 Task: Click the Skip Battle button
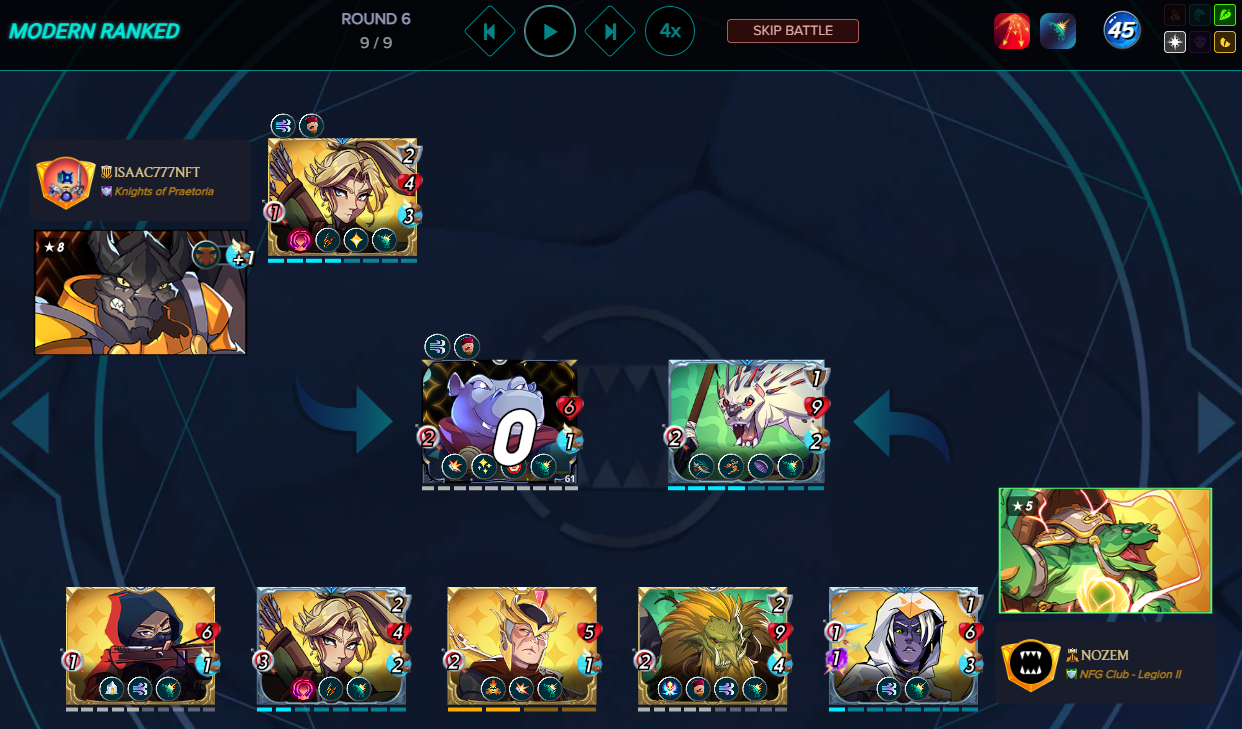(792, 31)
